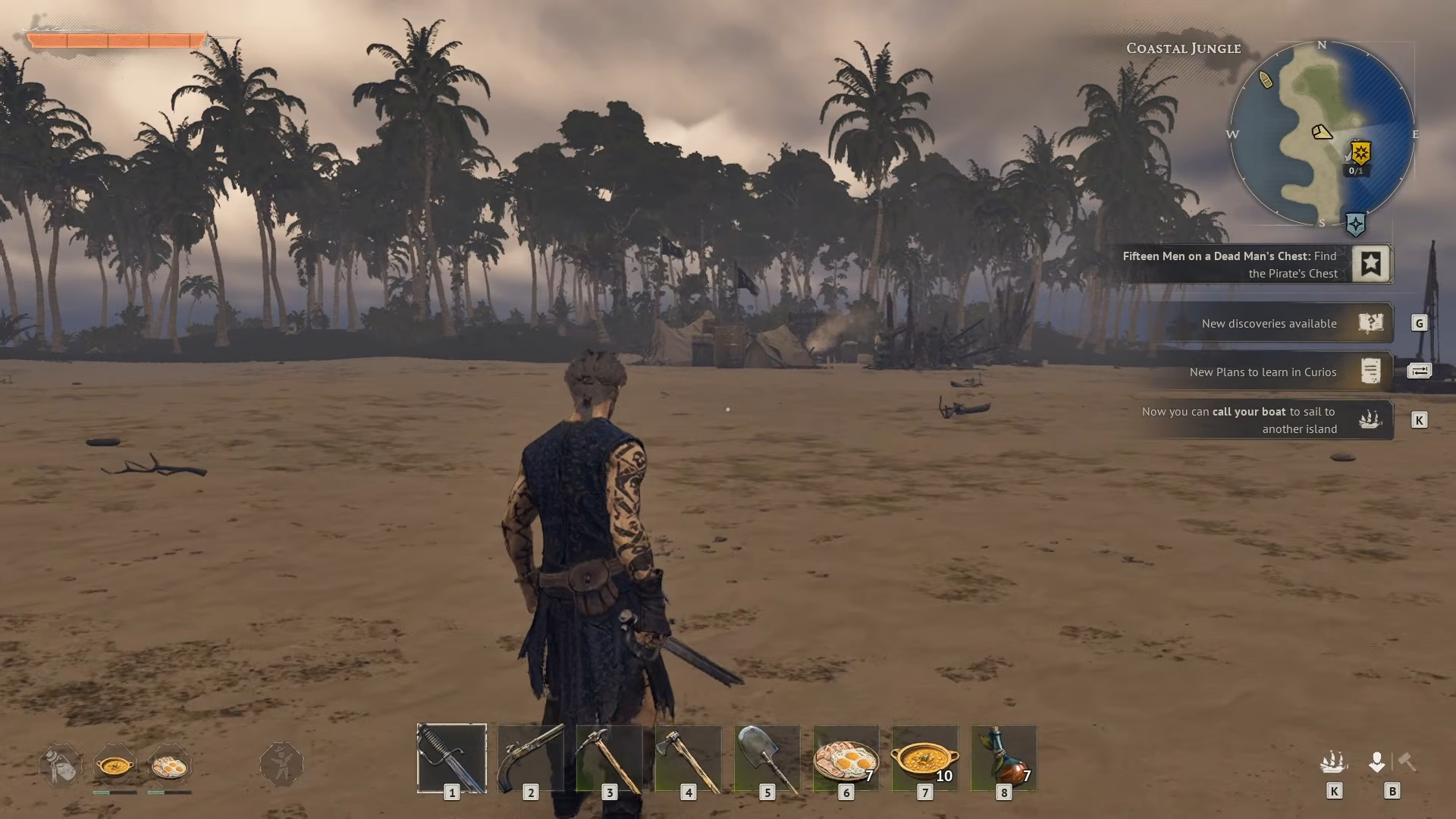Screen dimensions: 1456x819
Task: Click the faded character stance icon
Action: click(281, 764)
